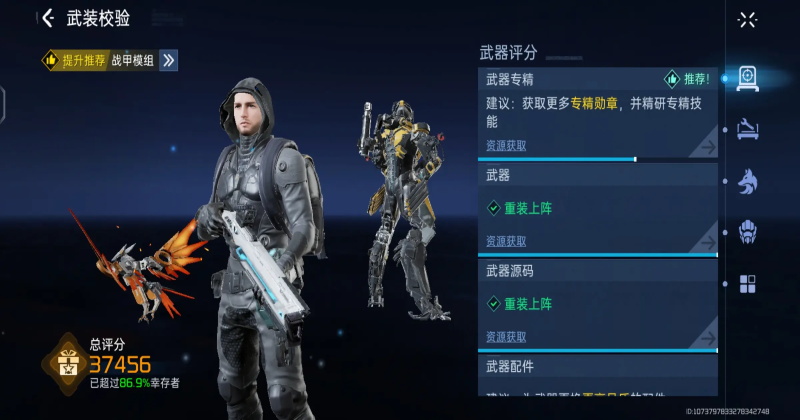Open 资源获取 link under 武器源码
This screenshot has width=800, height=420.
[506, 337]
